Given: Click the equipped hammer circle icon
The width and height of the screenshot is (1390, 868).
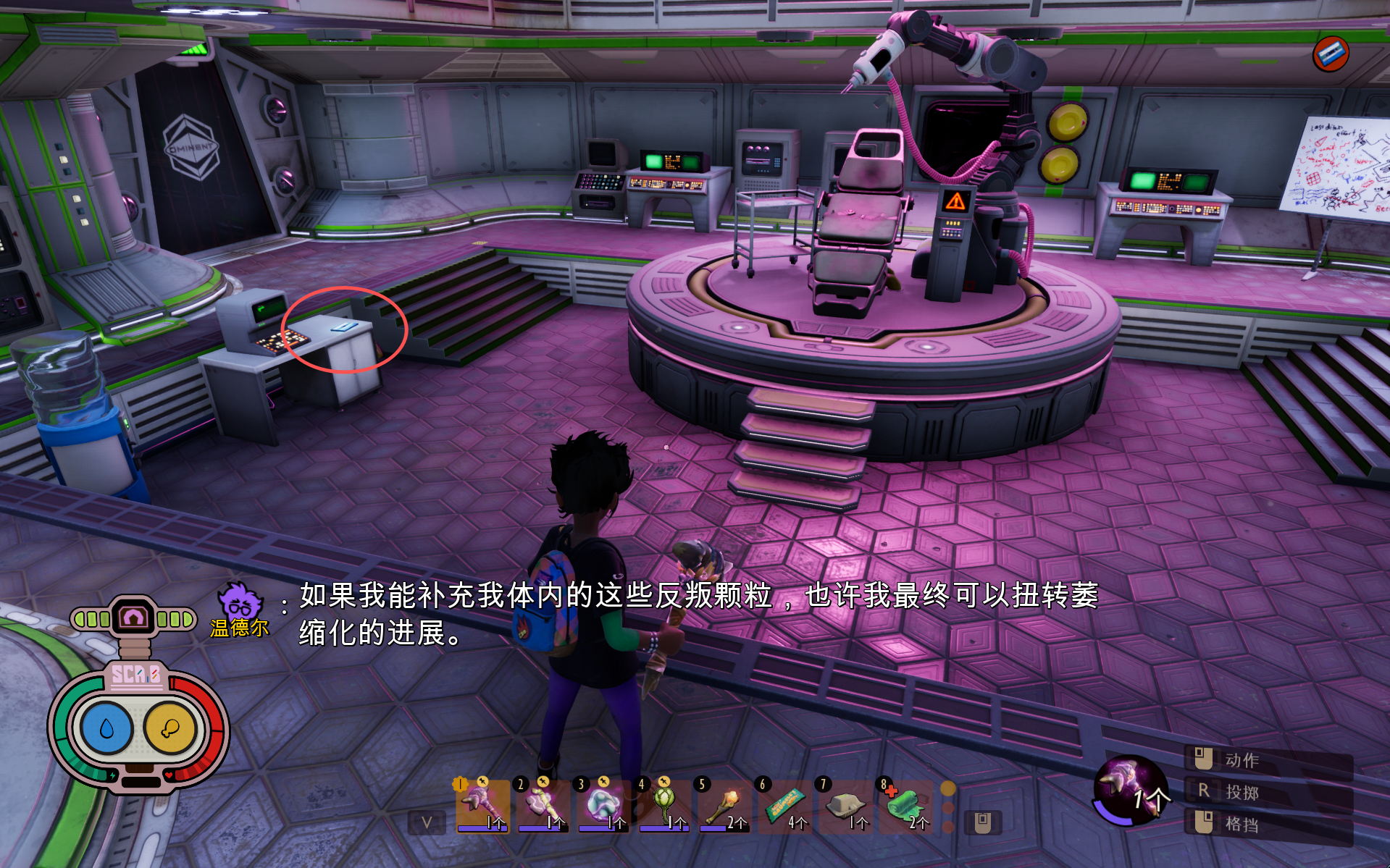Looking at the screenshot, I should tap(1129, 789).
